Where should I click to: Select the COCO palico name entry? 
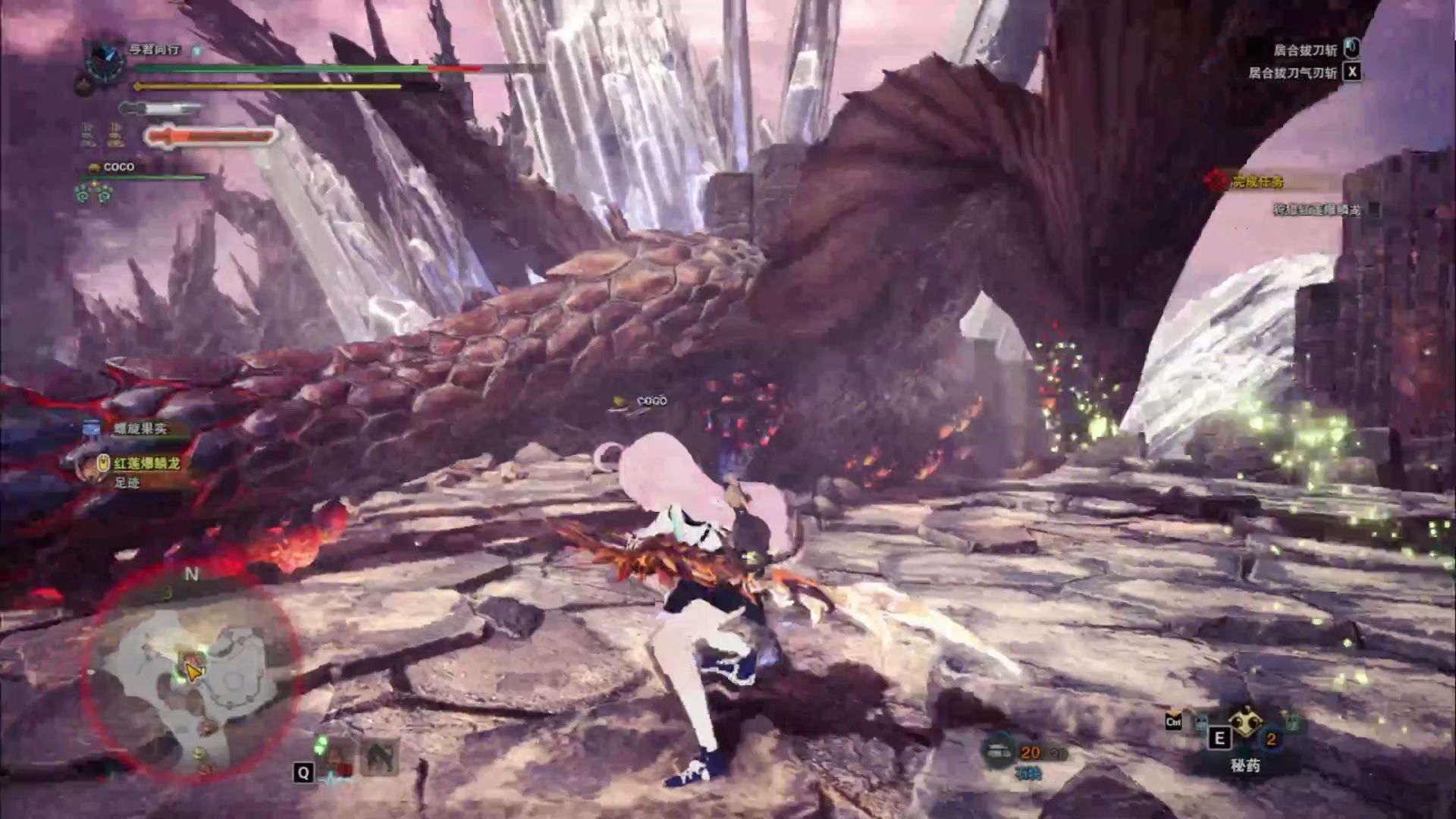(118, 167)
